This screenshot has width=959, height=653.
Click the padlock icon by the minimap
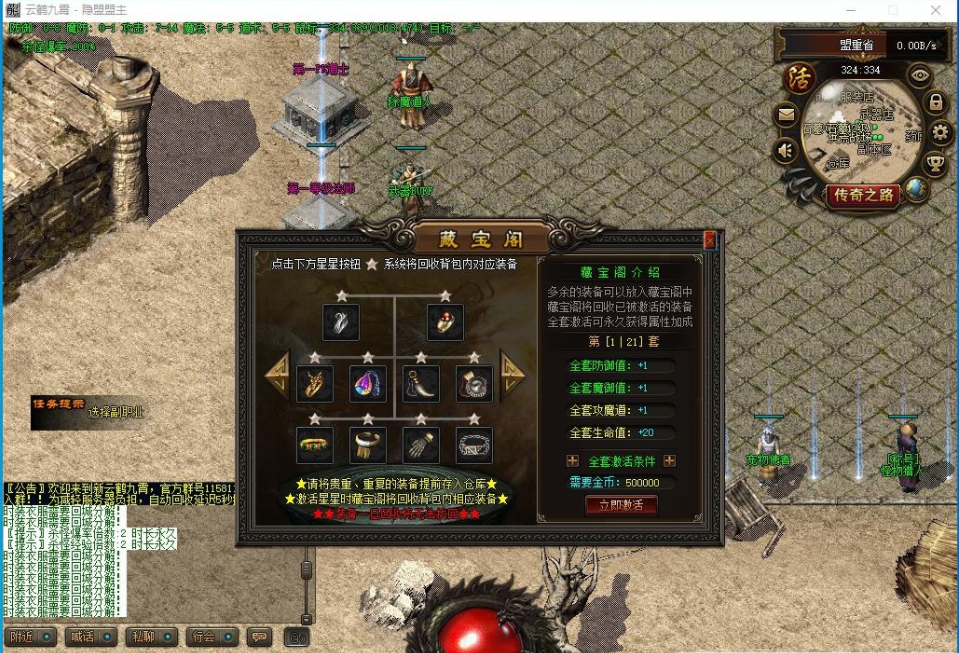coord(935,102)
